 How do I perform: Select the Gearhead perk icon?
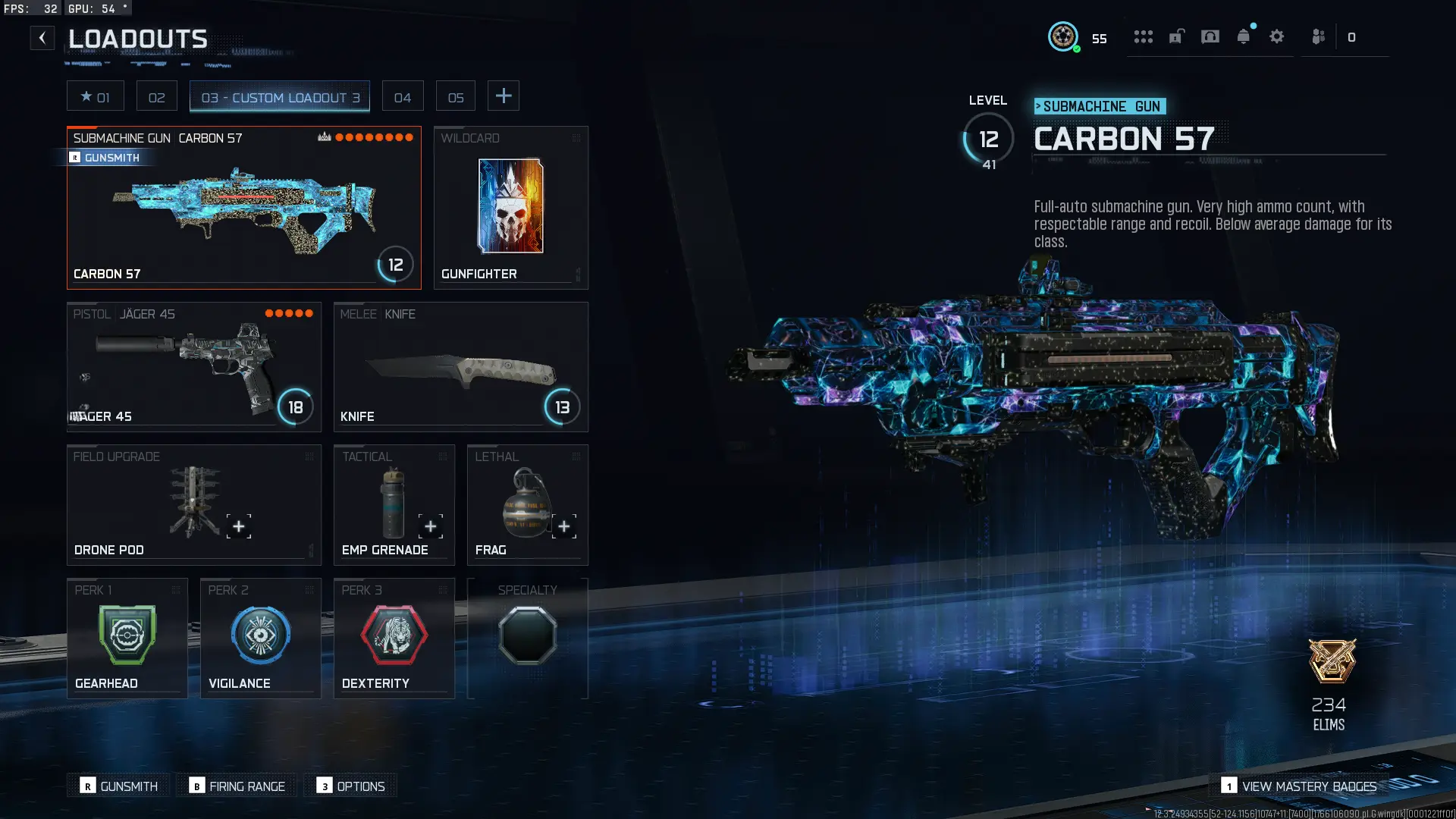pyautogui.click(x=127, y=635)
